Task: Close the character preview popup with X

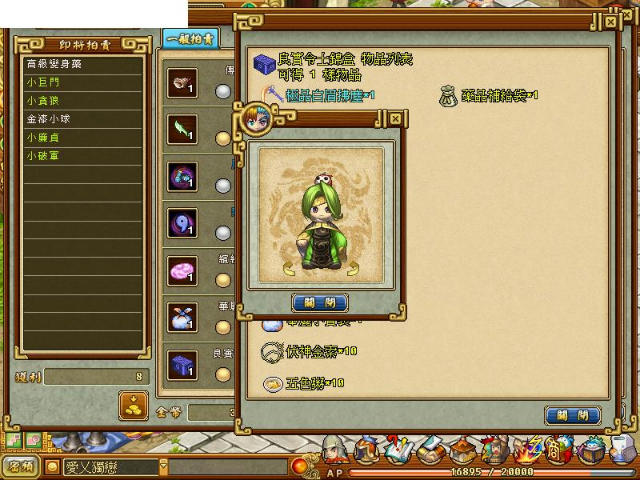Action: pyautogui.click(x=395, y=119)
